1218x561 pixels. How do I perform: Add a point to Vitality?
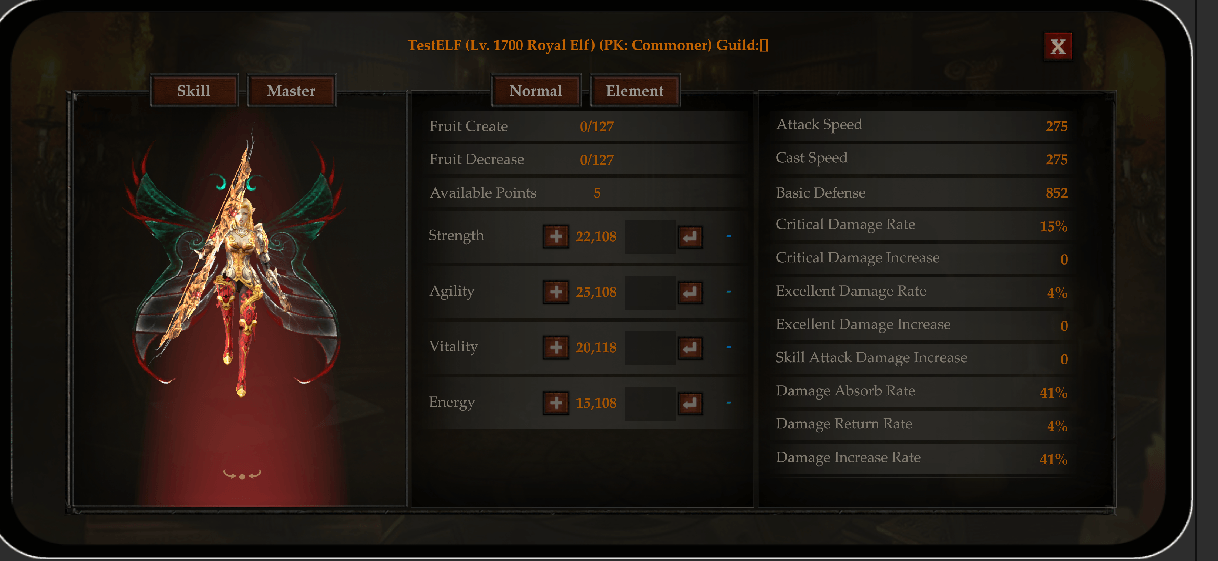(x=555, y=348)
